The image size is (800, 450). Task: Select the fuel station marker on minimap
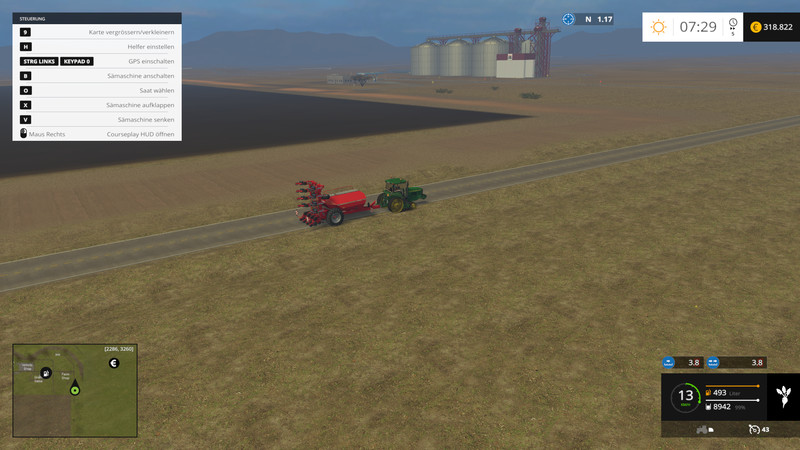pyautogui.click(x=46, y=372)
